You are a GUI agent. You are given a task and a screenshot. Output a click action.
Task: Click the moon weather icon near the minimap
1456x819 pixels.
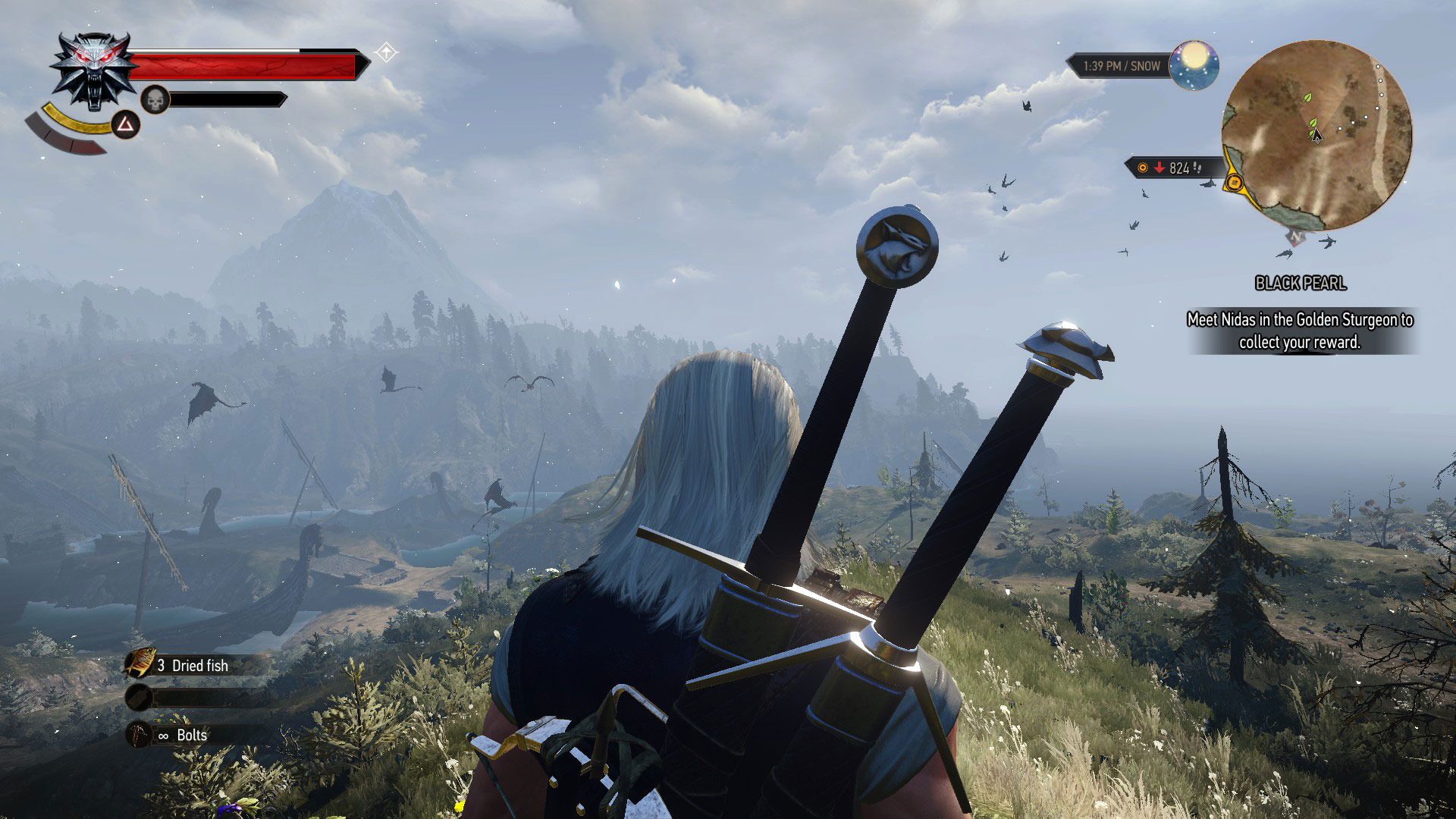click(x=1194, y=65)
